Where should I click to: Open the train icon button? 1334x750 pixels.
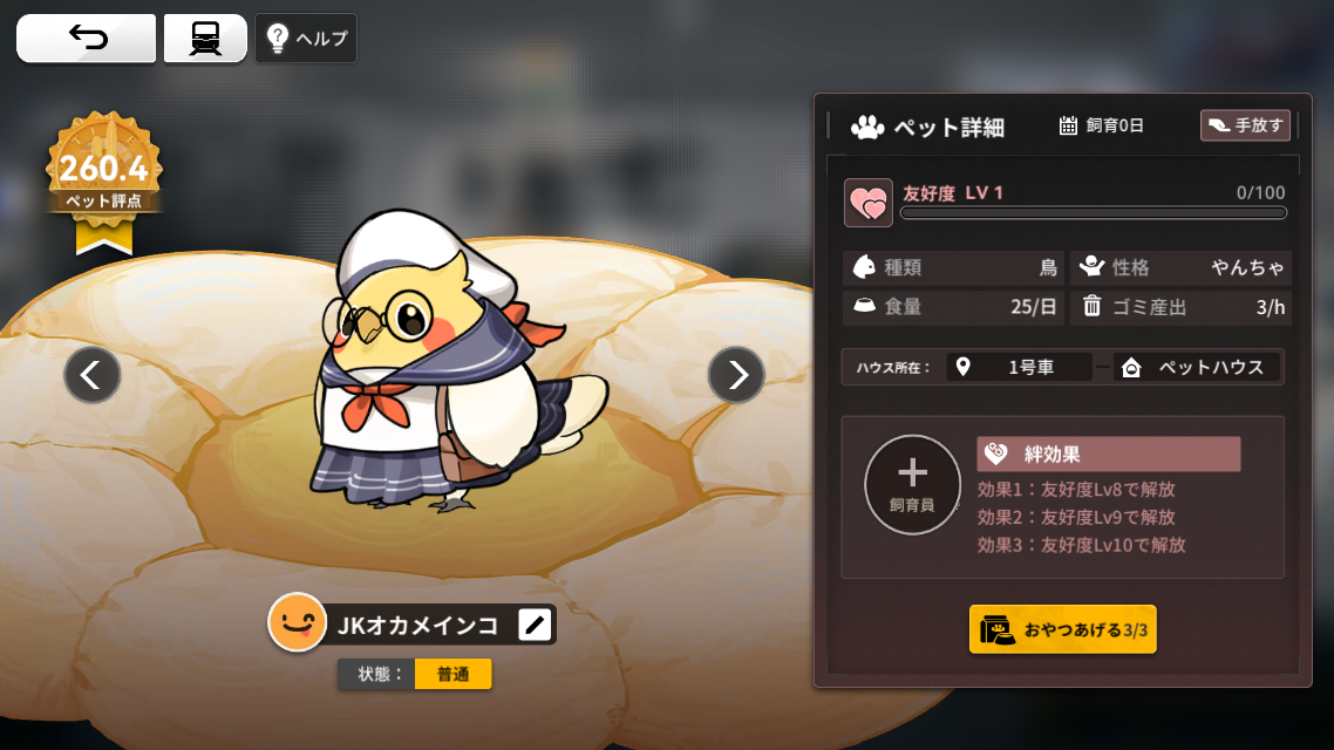(x=205, y=38)
